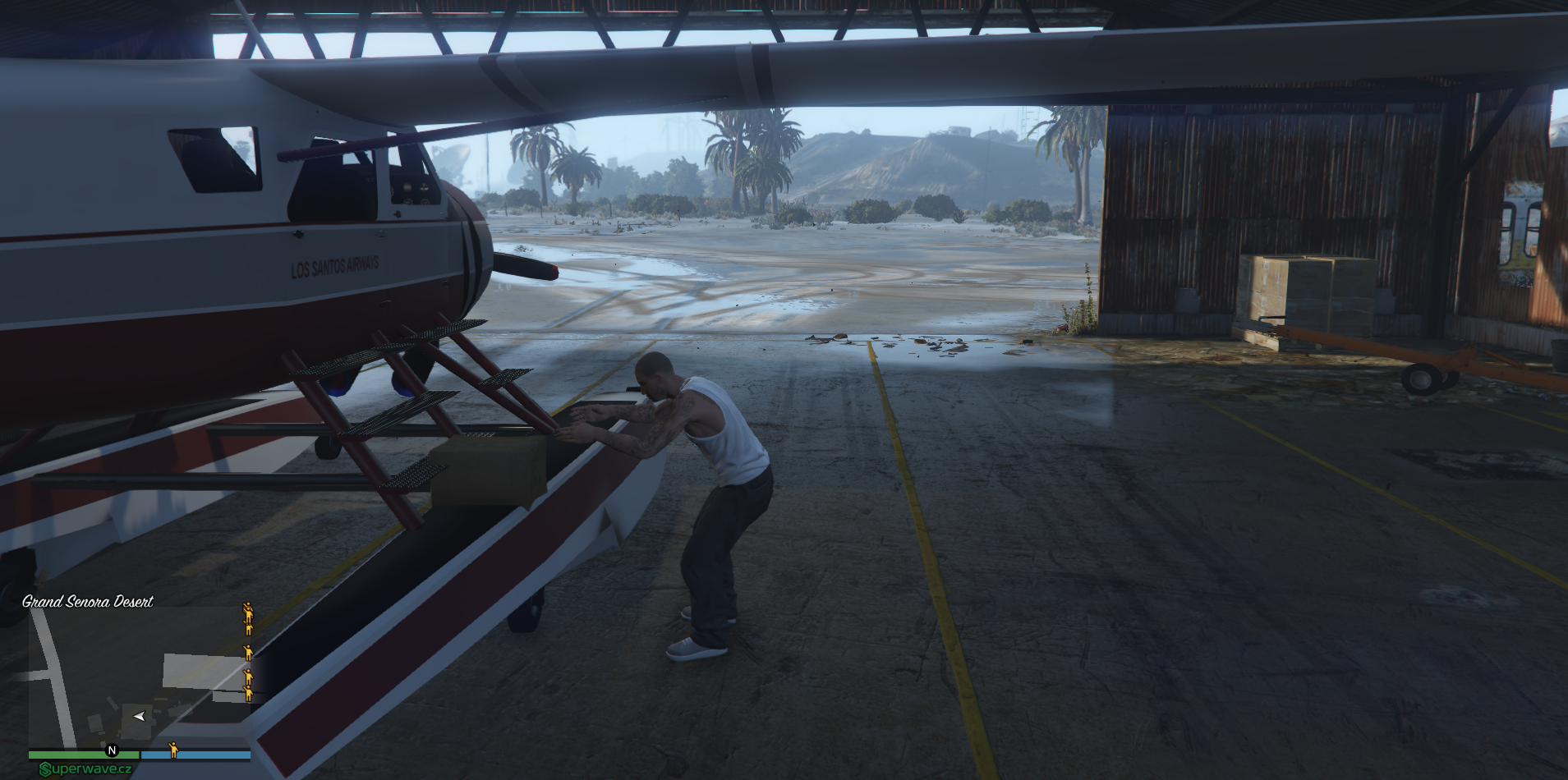This screenshot has height=780, width=1568.
Task: Click the north compass marker on the minimap
Action: tap(113, 750)
